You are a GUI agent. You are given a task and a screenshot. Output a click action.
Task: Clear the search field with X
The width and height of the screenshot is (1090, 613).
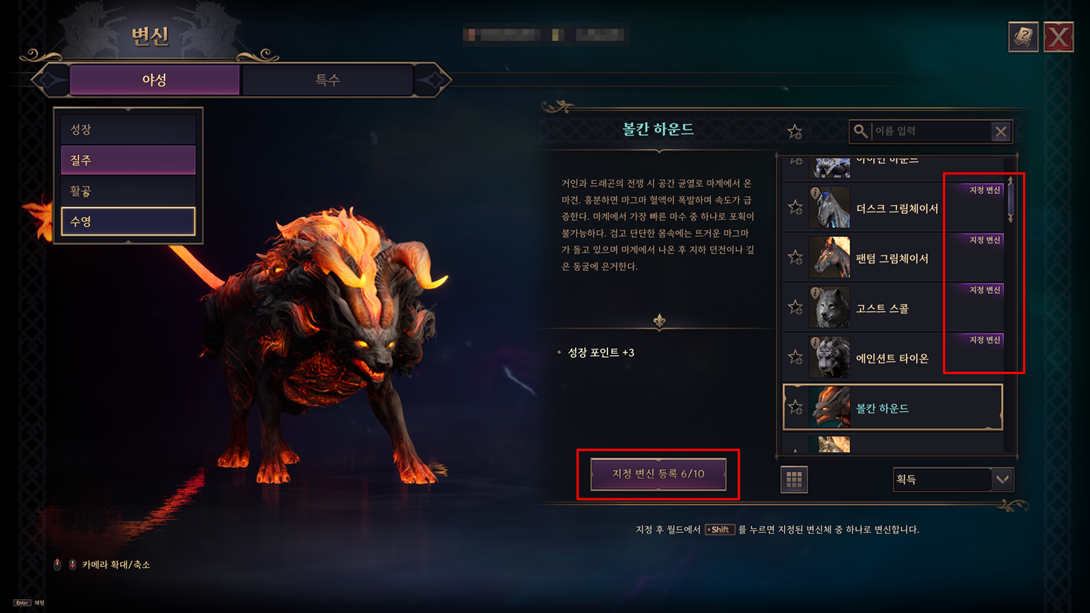tap(1000, 131)
